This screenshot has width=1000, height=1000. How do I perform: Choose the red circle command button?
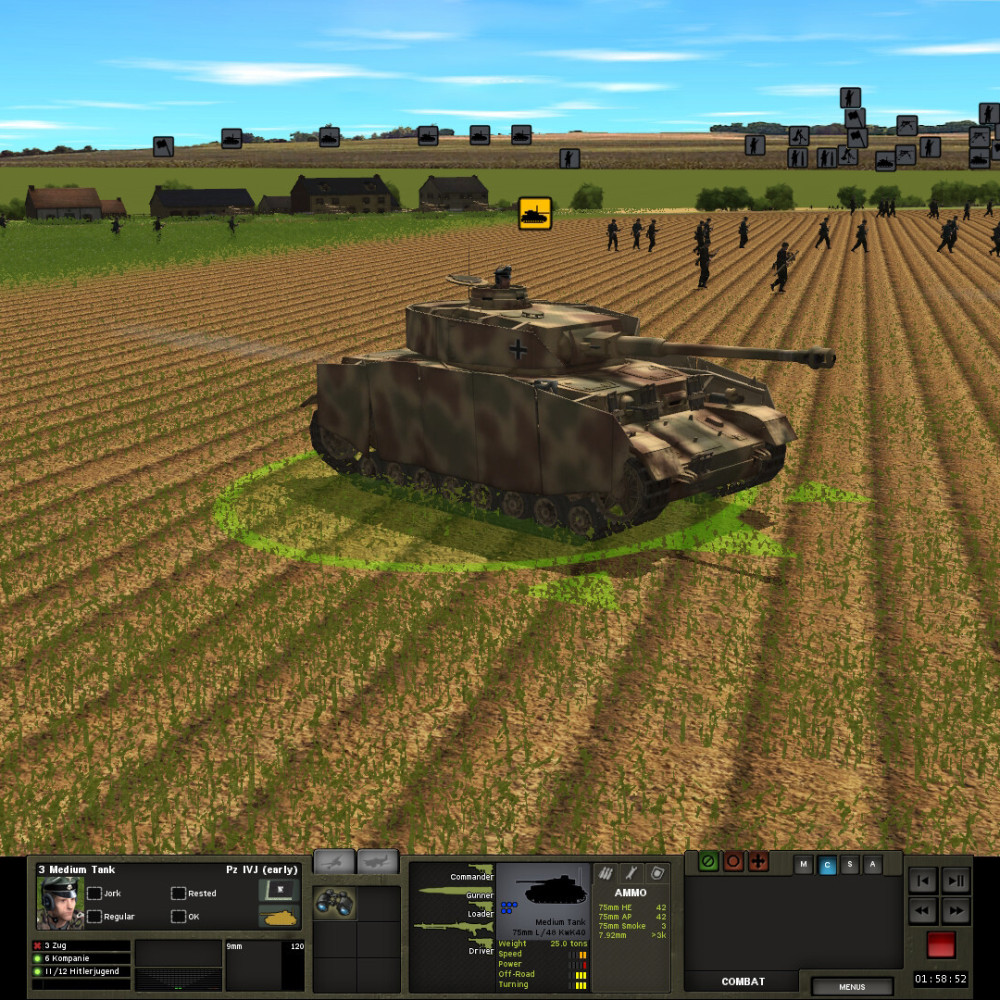[x=734, y=861]
